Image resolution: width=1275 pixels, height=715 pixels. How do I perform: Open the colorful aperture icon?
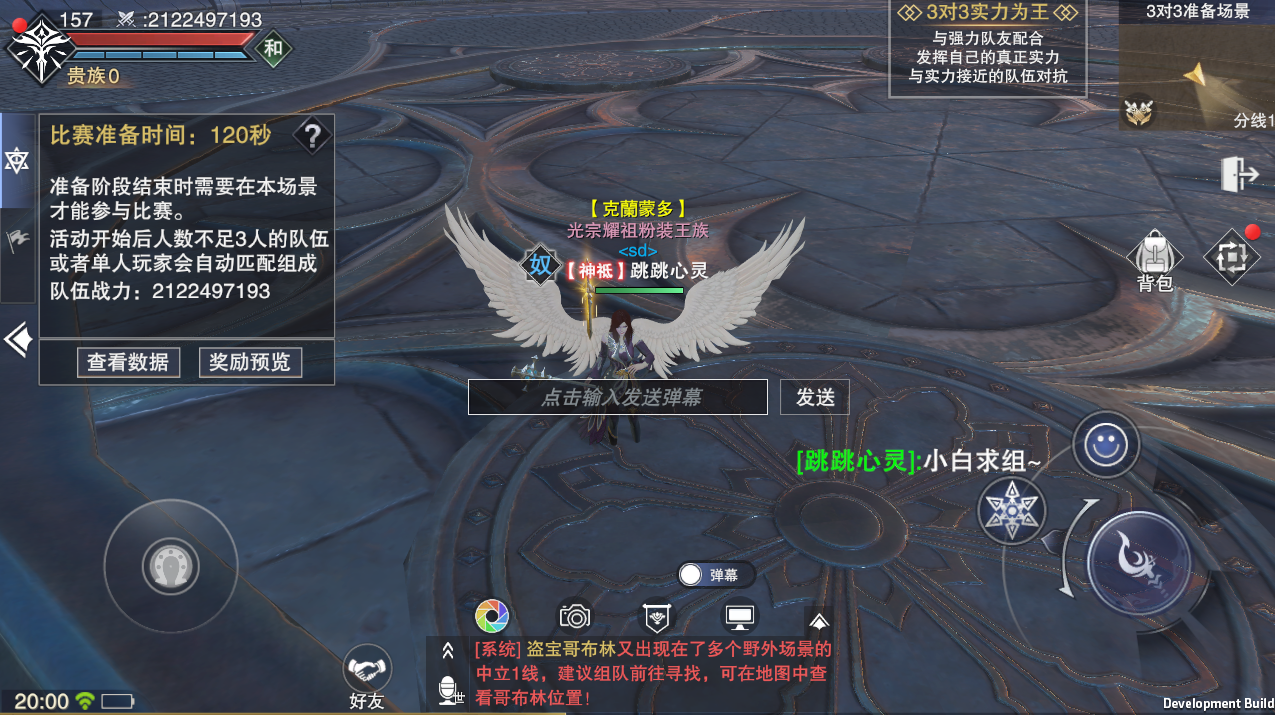[492, 616]
